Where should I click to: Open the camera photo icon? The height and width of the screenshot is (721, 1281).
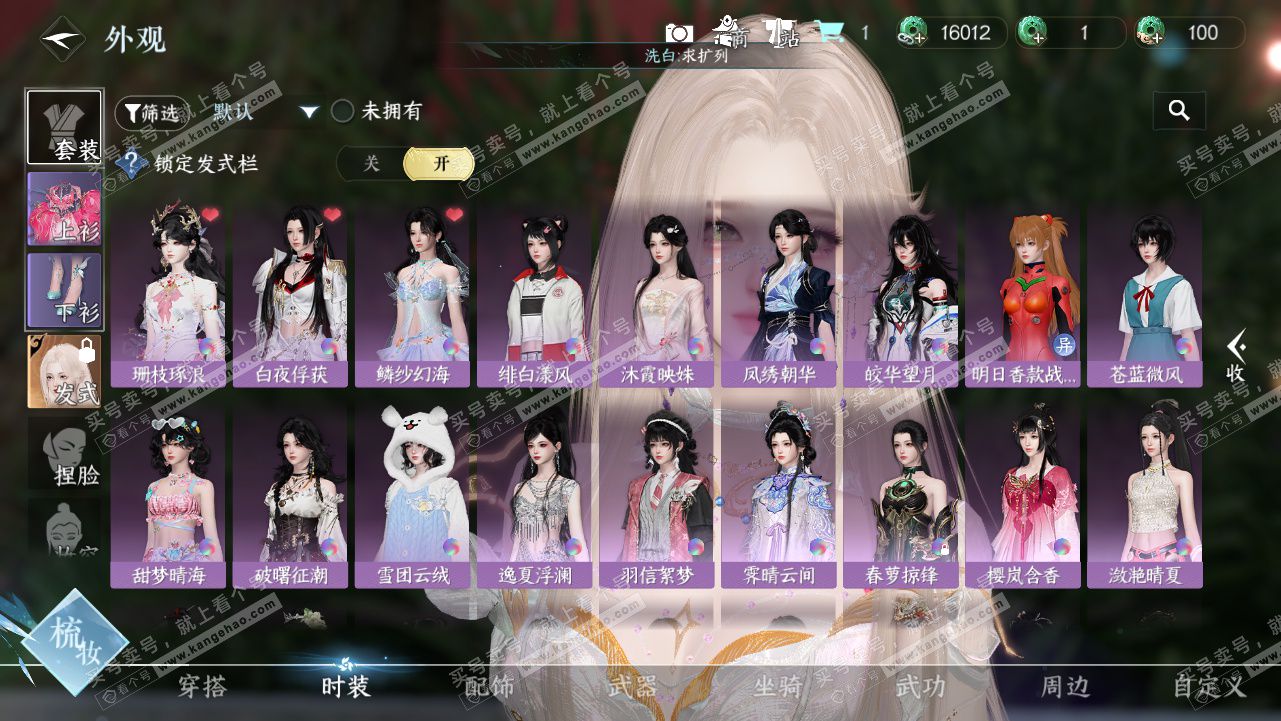[x=679, y=33]
